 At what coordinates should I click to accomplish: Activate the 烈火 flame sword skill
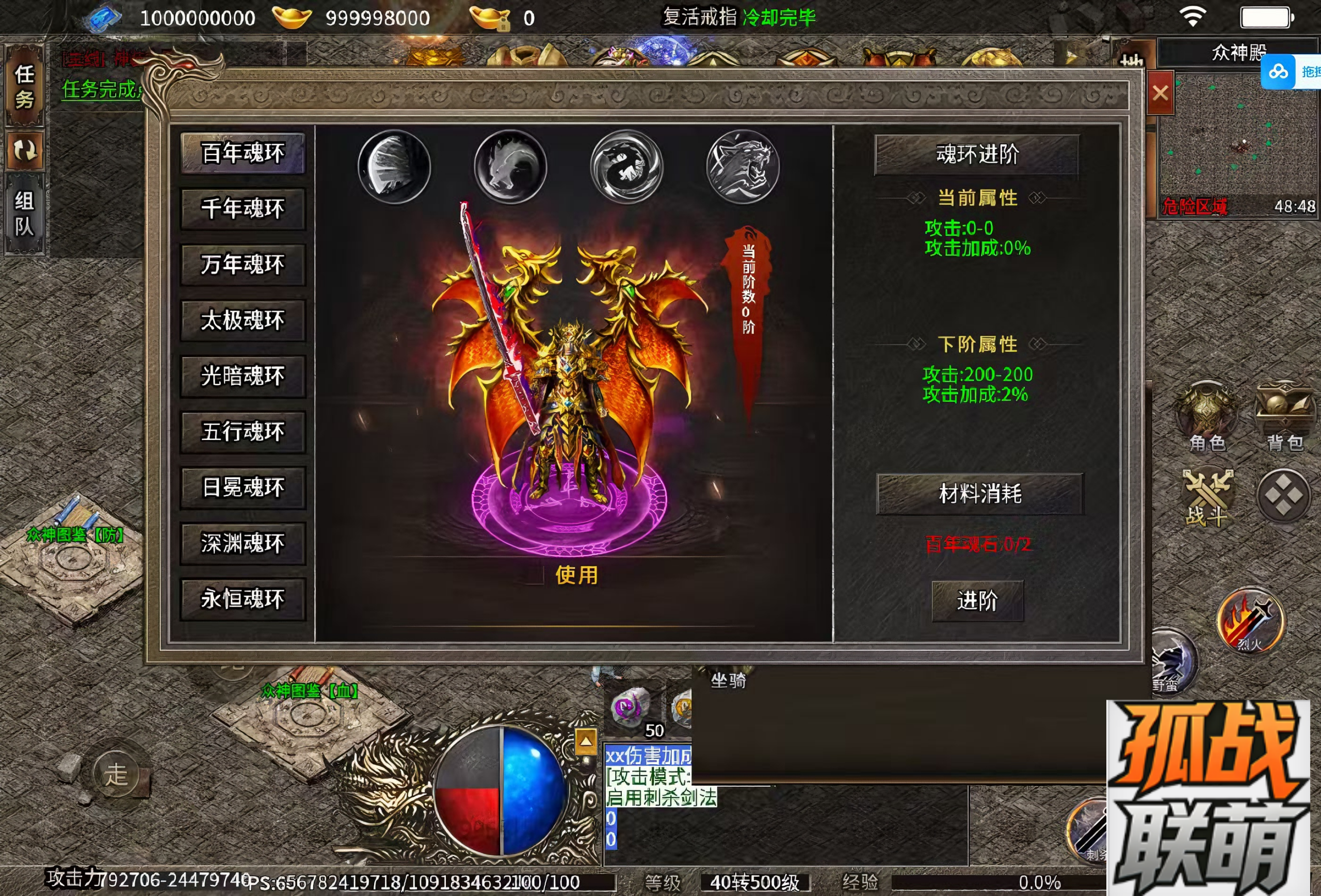click(x=1250, y=621)
